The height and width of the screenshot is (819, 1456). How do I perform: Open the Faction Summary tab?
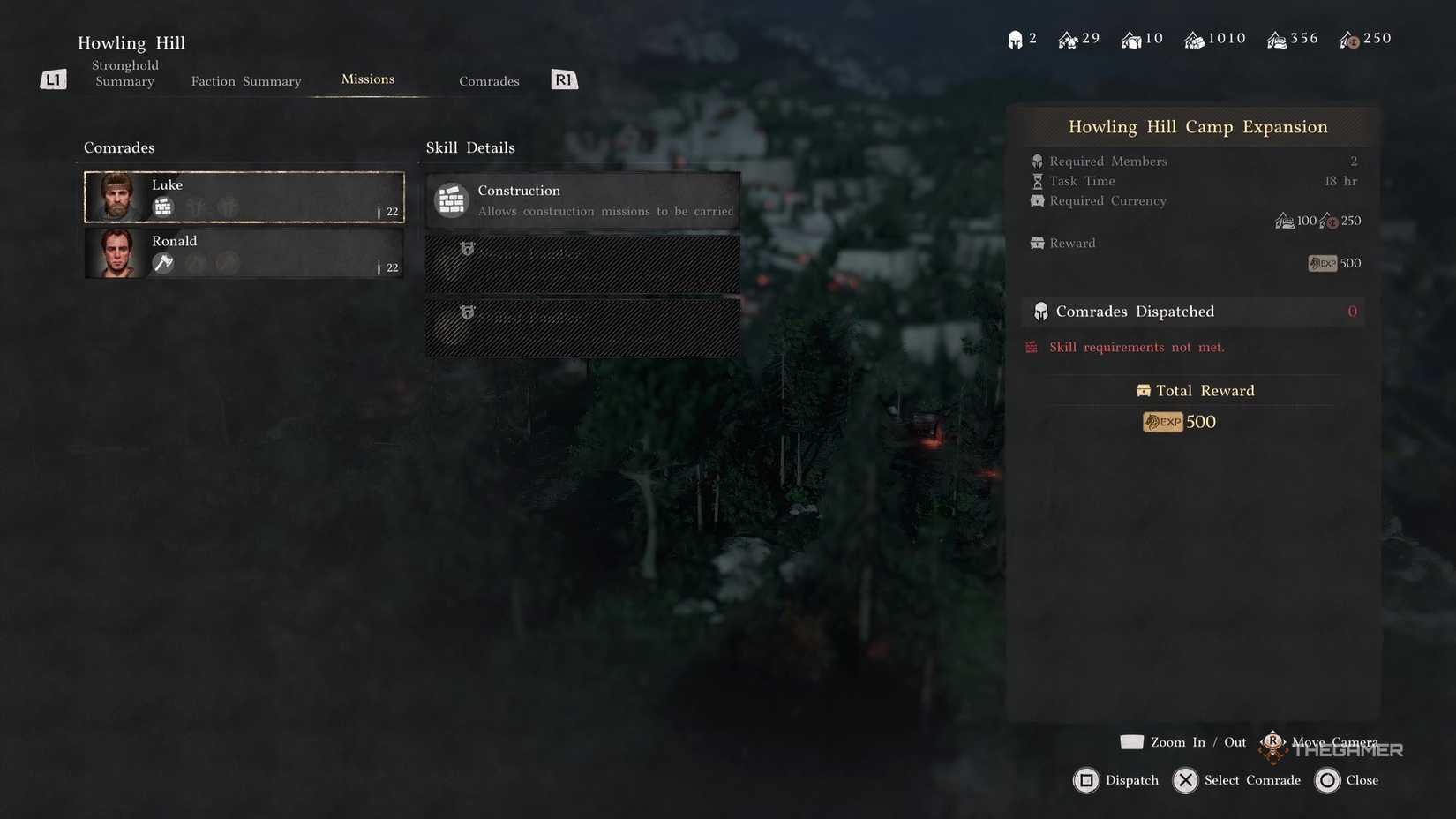point(245,80)
